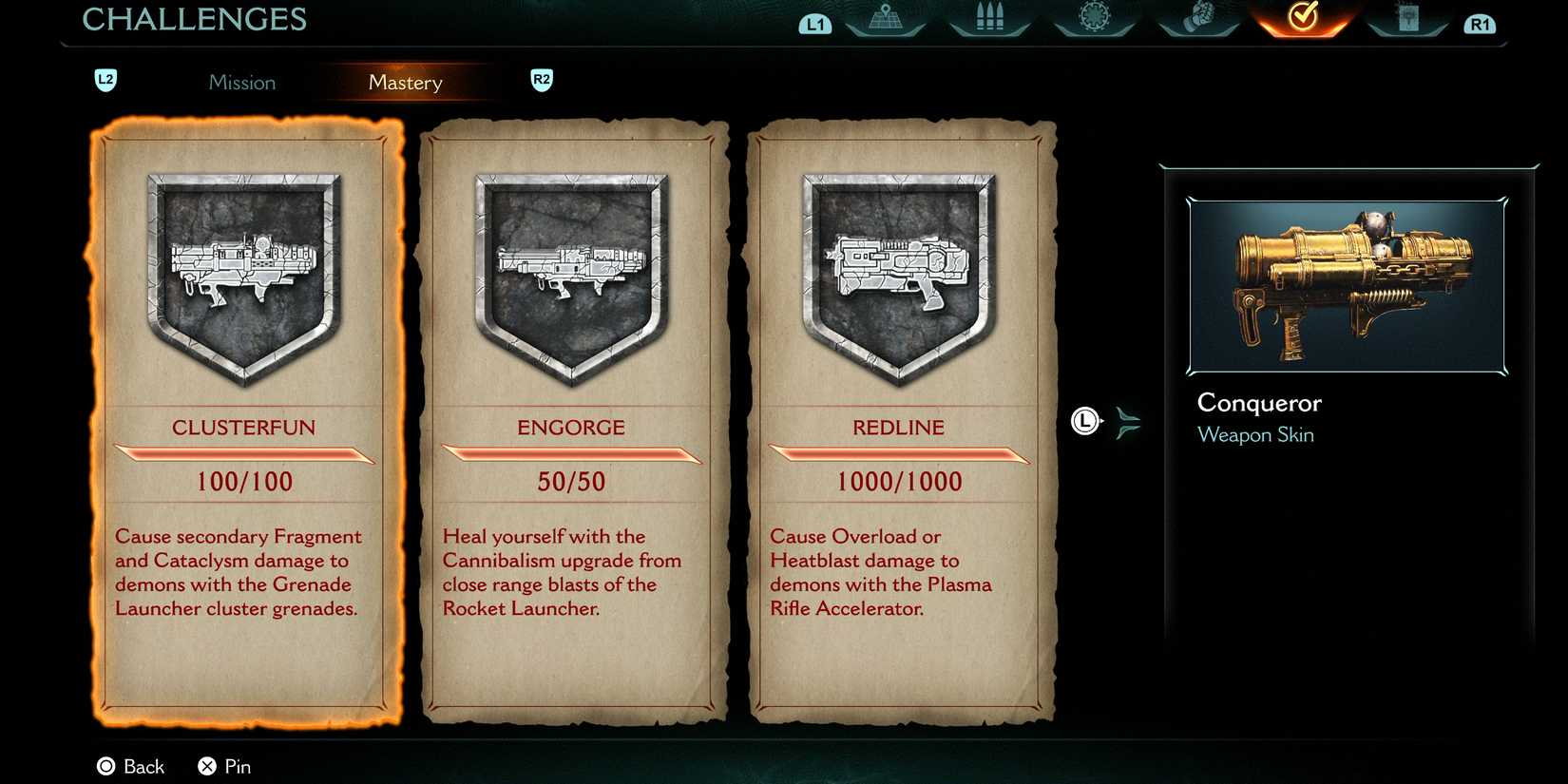Open the map tab icon in the top bar
1568x784 pixels.
pyautogui.click(x=883, y=16)
